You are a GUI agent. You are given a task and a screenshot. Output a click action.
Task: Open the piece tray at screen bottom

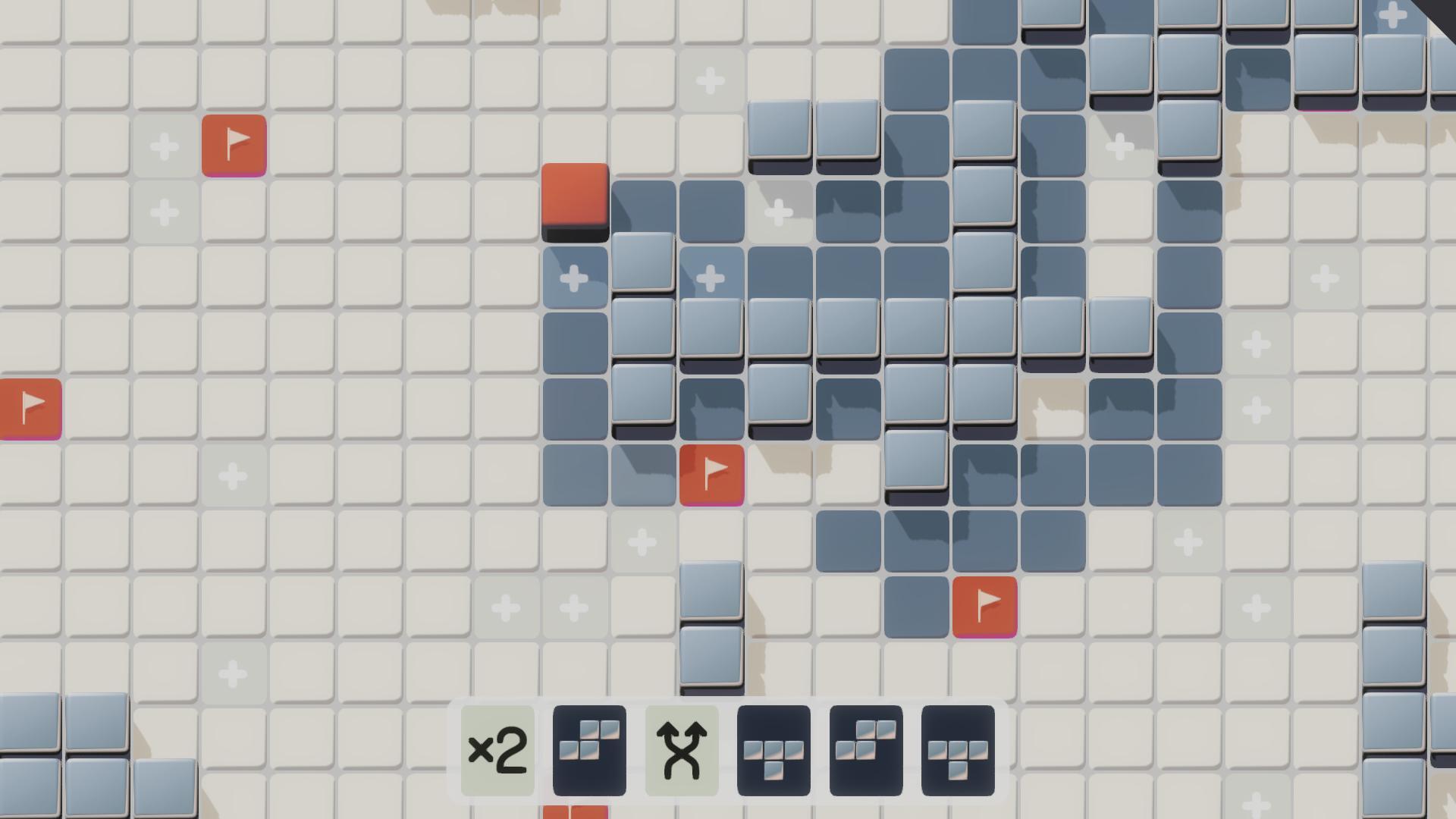tap(728, 749)
